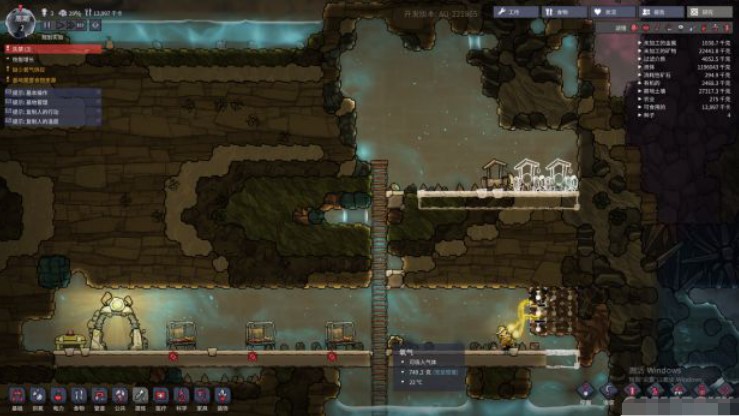739x416 pixels.
Task: Open the last blue tutorial tip message
Action: coord(50,122)
